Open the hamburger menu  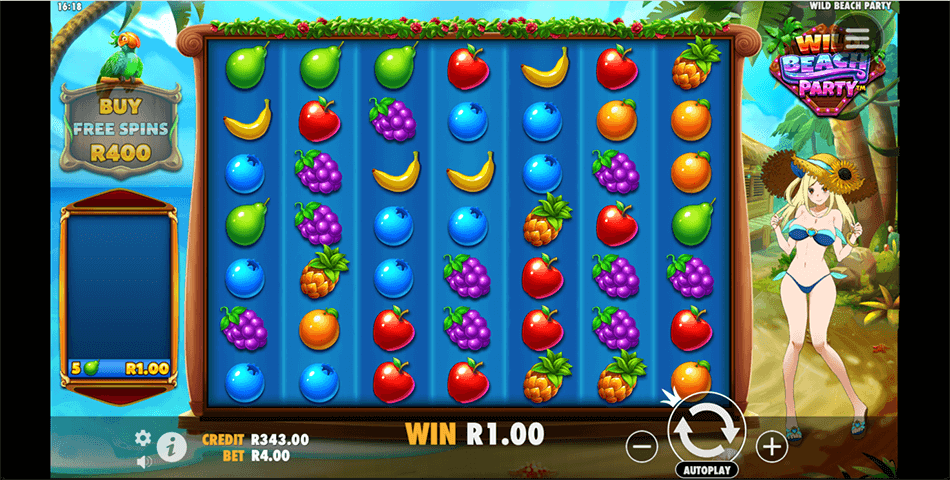[x=858, y=35]
